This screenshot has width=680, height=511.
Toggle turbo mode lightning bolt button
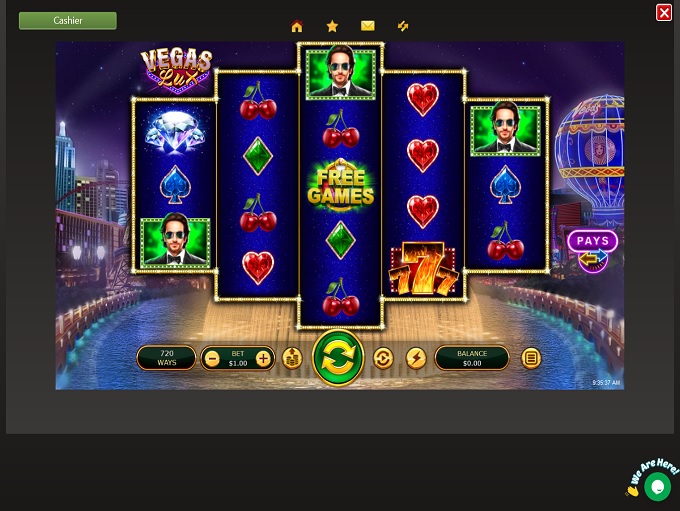[416, 358]
